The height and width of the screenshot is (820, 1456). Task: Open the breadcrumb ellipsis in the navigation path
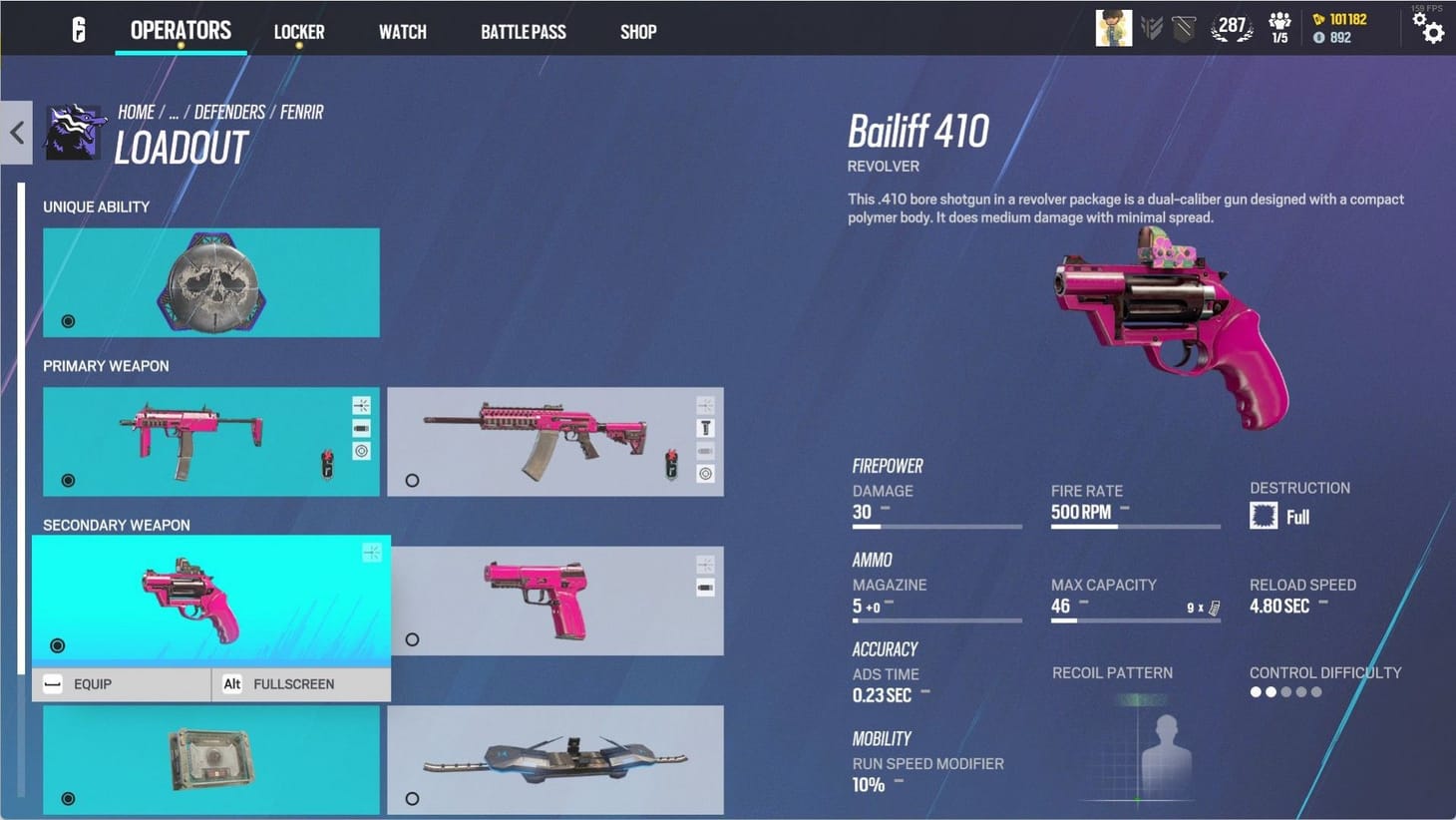pyautogui.click(x=175, y=112)
